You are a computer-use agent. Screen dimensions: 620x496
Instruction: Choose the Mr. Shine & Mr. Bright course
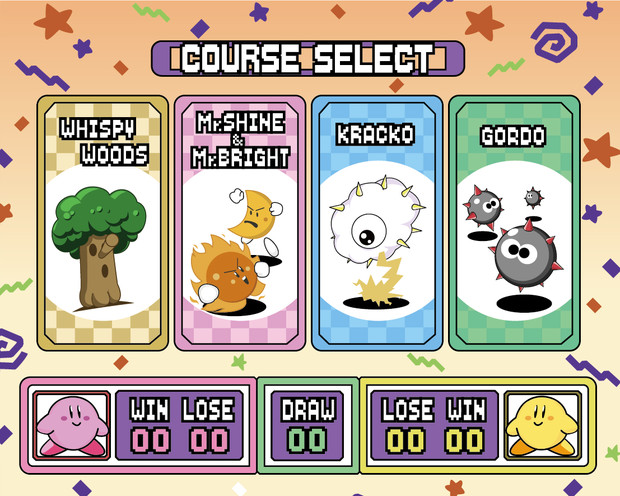(x=239, y=223)
